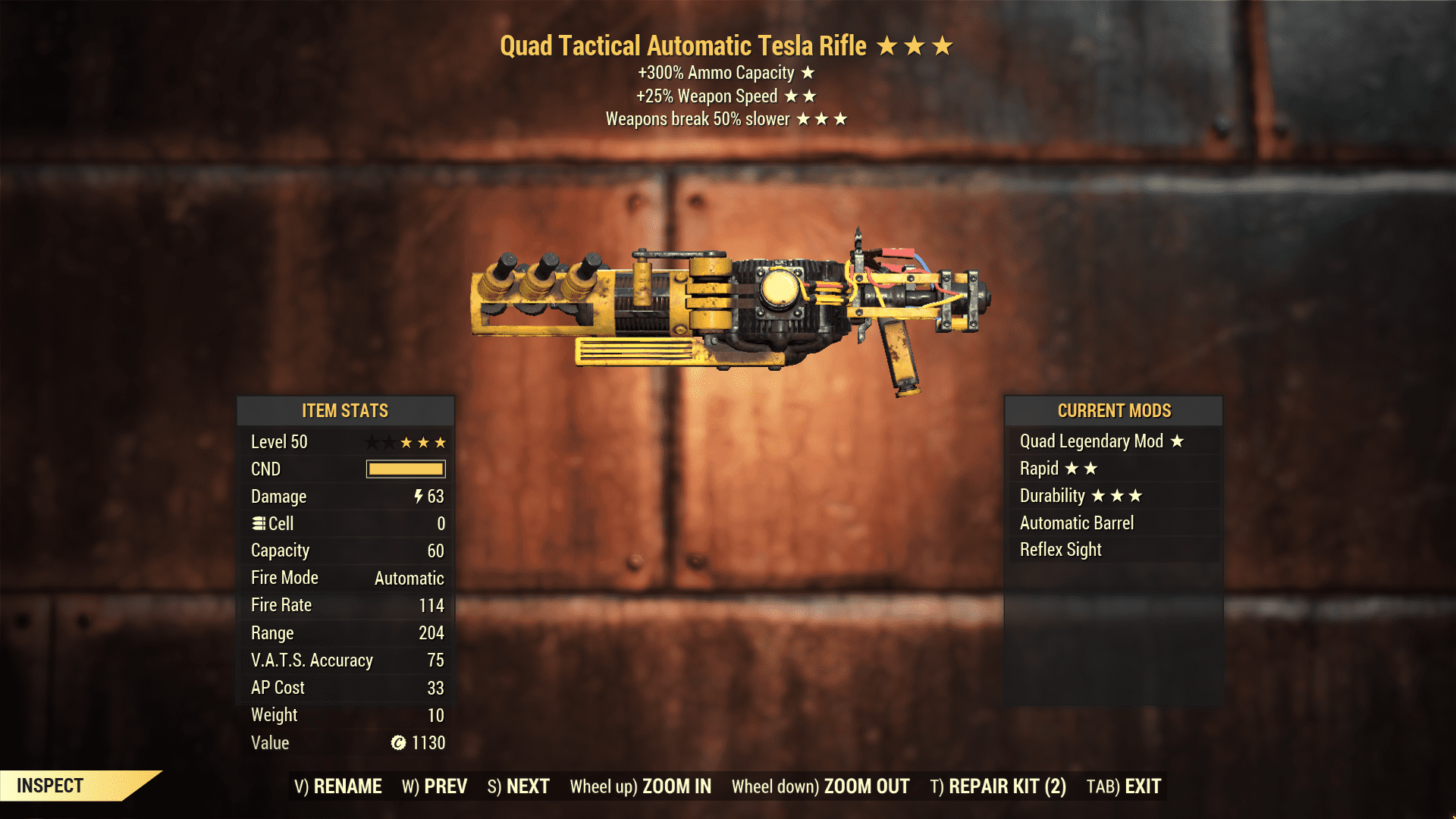Zoom in on the weapon model
The image size is (1456, 819).
pyautogui.click(x=641, y=786)
